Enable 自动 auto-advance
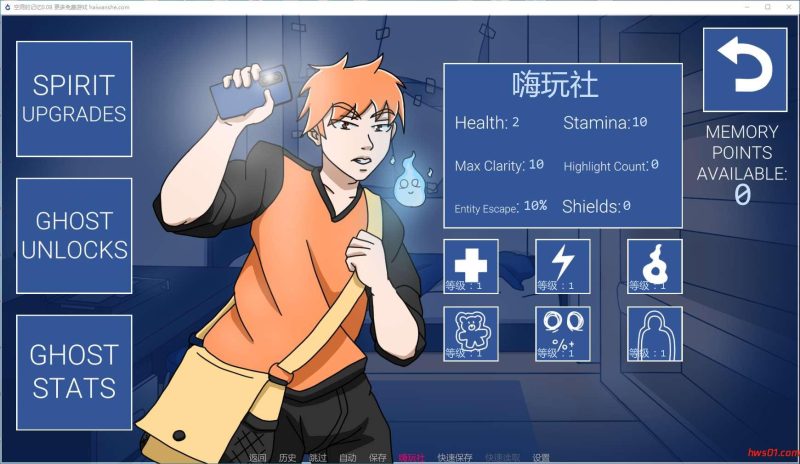 tap(347, 458)
